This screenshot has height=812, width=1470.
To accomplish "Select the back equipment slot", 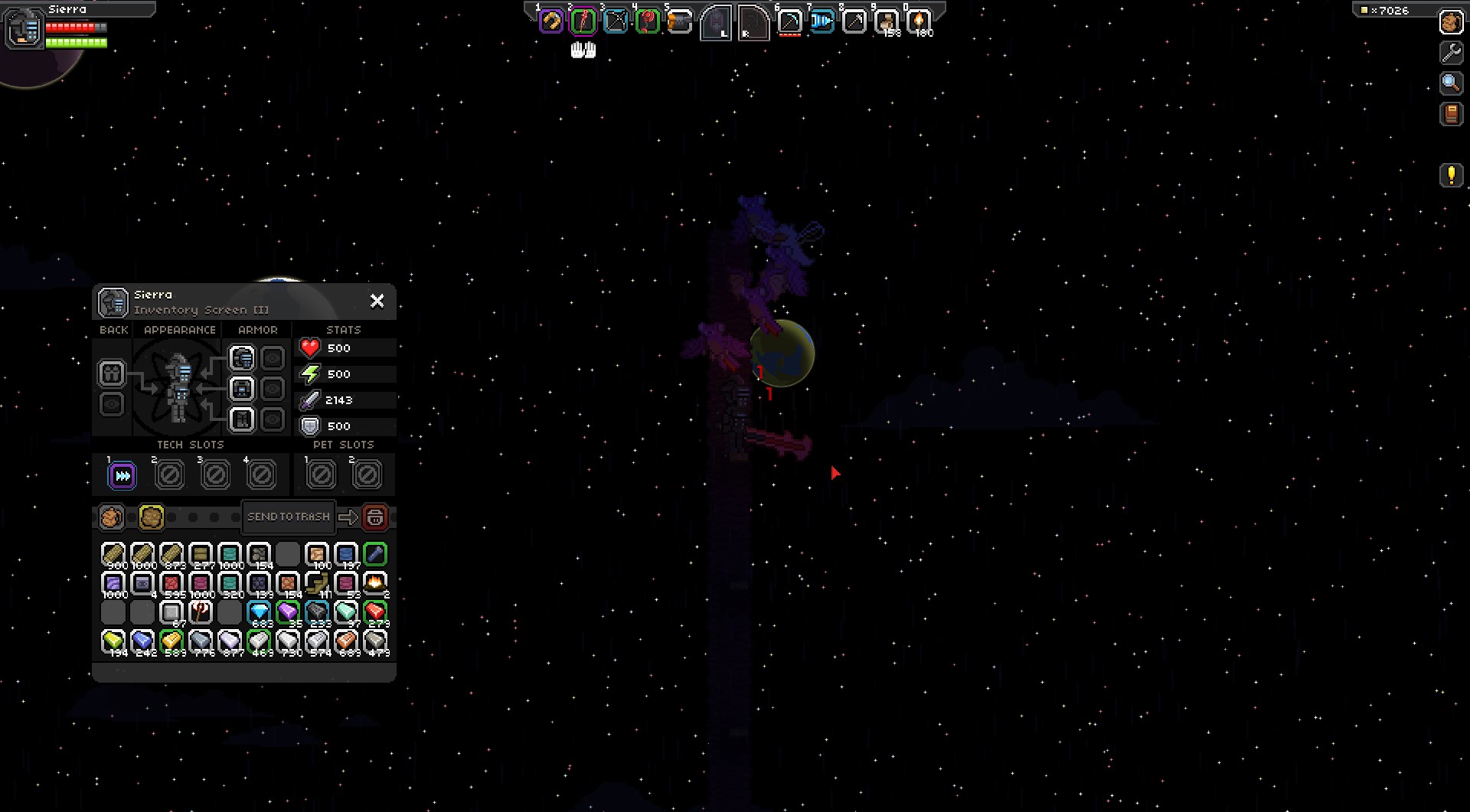I will click(112, 373).
